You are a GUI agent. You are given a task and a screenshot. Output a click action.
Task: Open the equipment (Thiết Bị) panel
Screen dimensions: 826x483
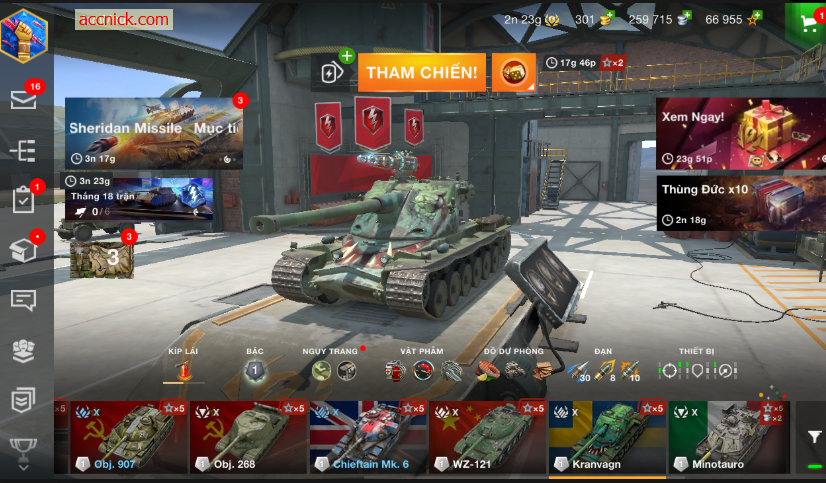click(696, 370)
